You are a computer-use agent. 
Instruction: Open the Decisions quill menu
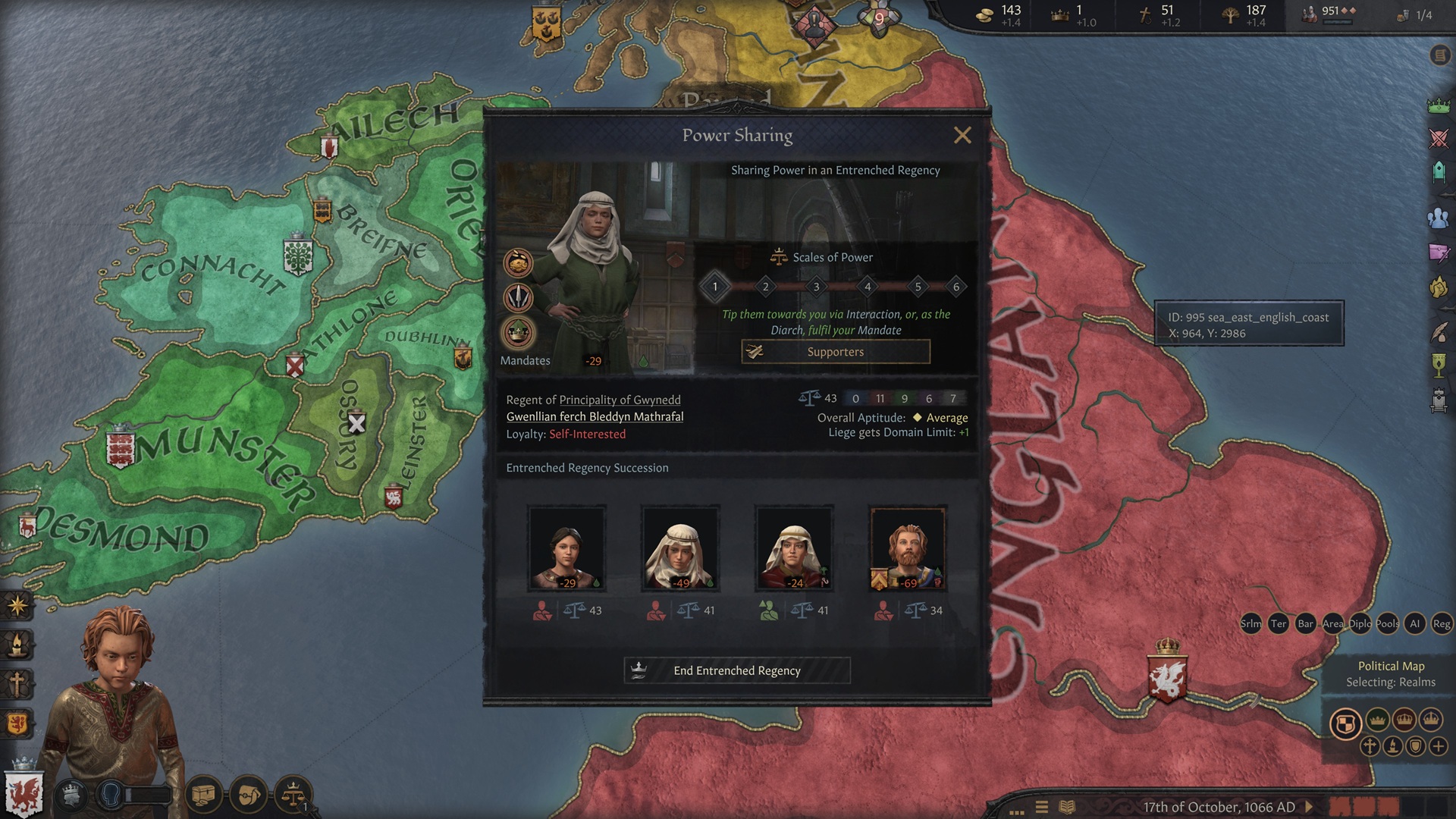[x=1438, y=332]
